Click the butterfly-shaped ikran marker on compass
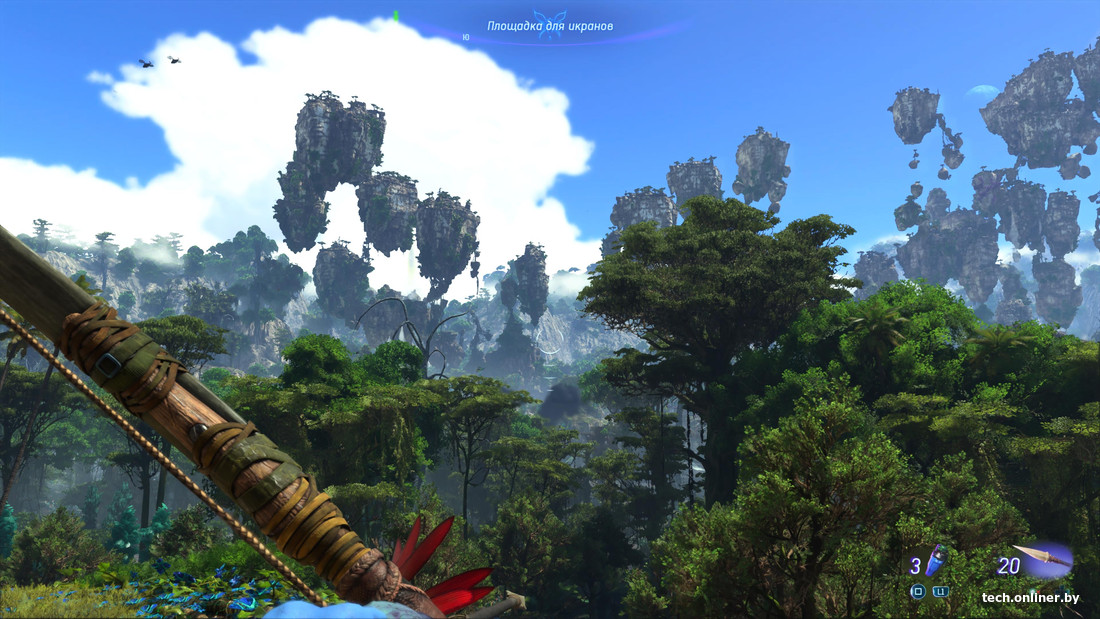The width and height of the screenshot is (1100, 619). pyautogui.click(x=549, y=24)
